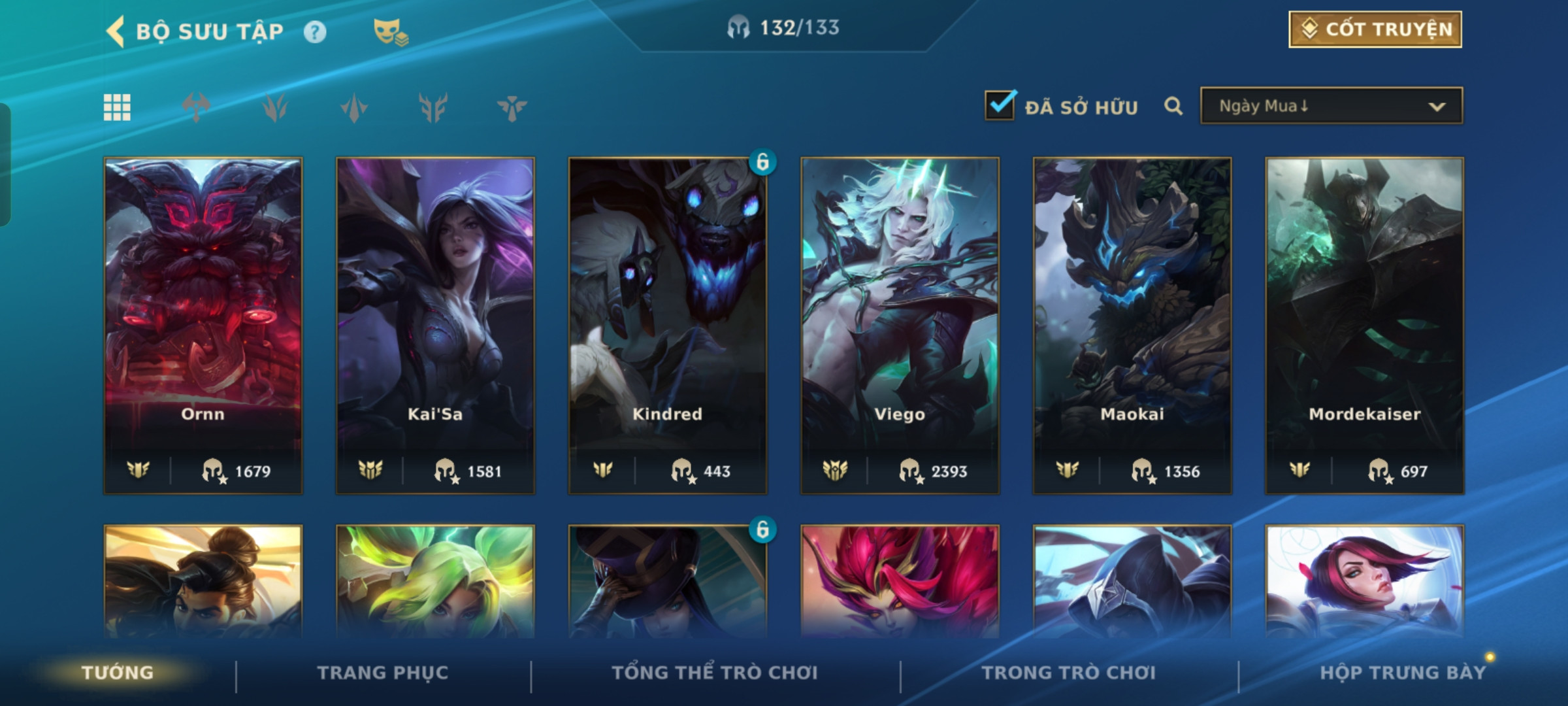Pick the Maokai champion card

(1132, 325)
